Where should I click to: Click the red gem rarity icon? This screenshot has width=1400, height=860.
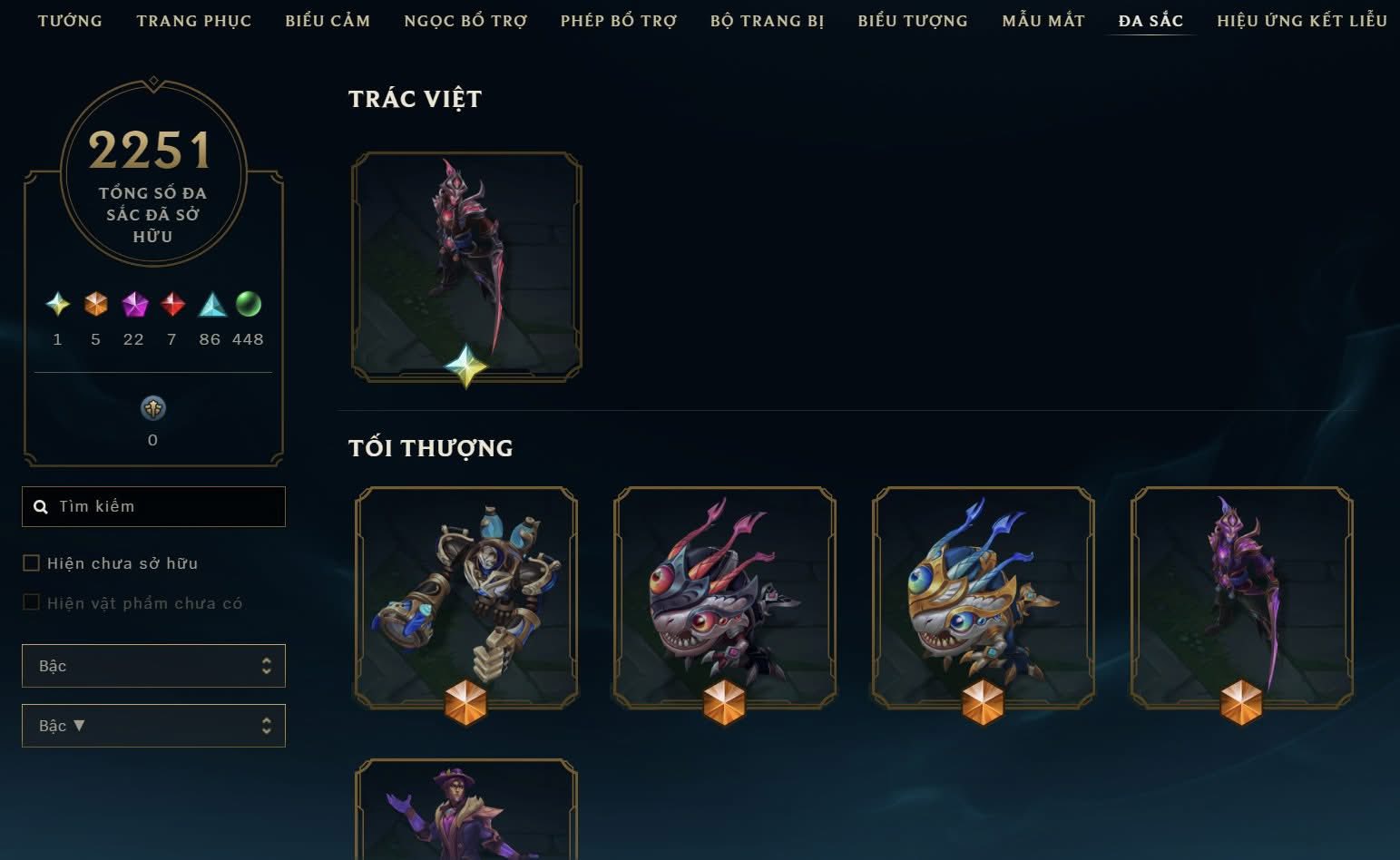pos(171,306)
